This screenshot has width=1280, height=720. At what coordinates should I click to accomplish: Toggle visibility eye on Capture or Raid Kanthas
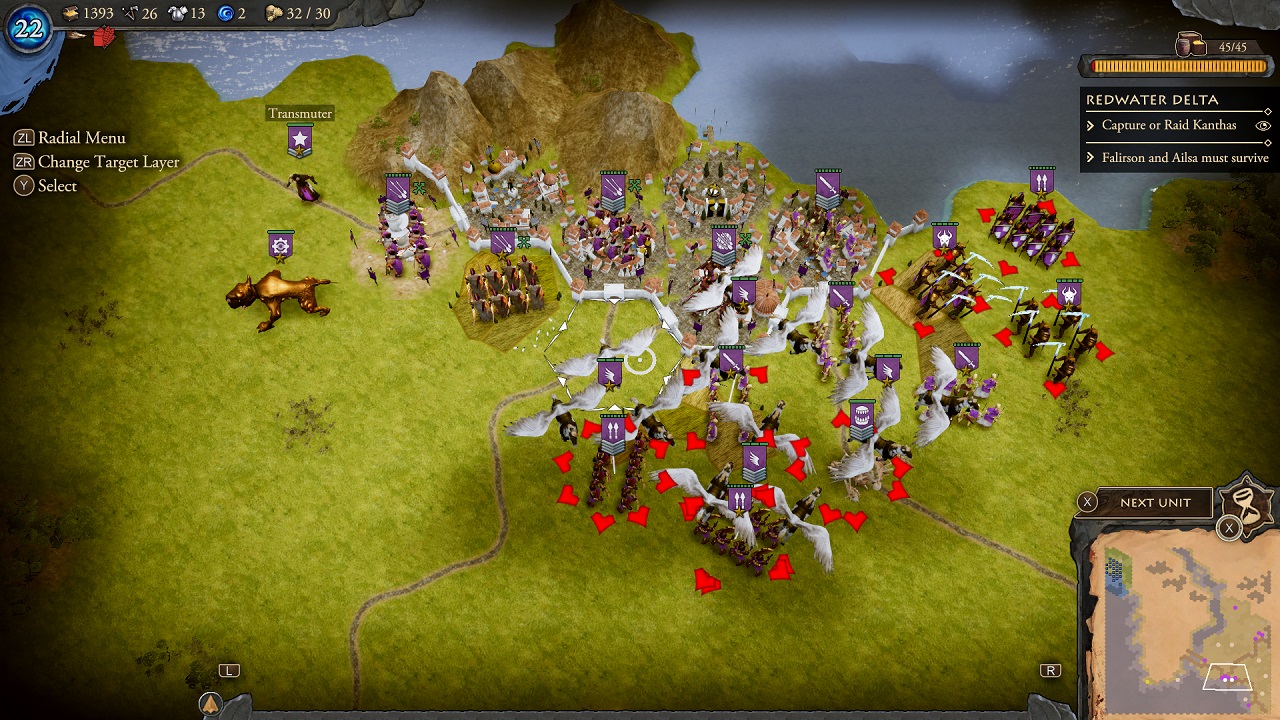(x=1262, y=125)
